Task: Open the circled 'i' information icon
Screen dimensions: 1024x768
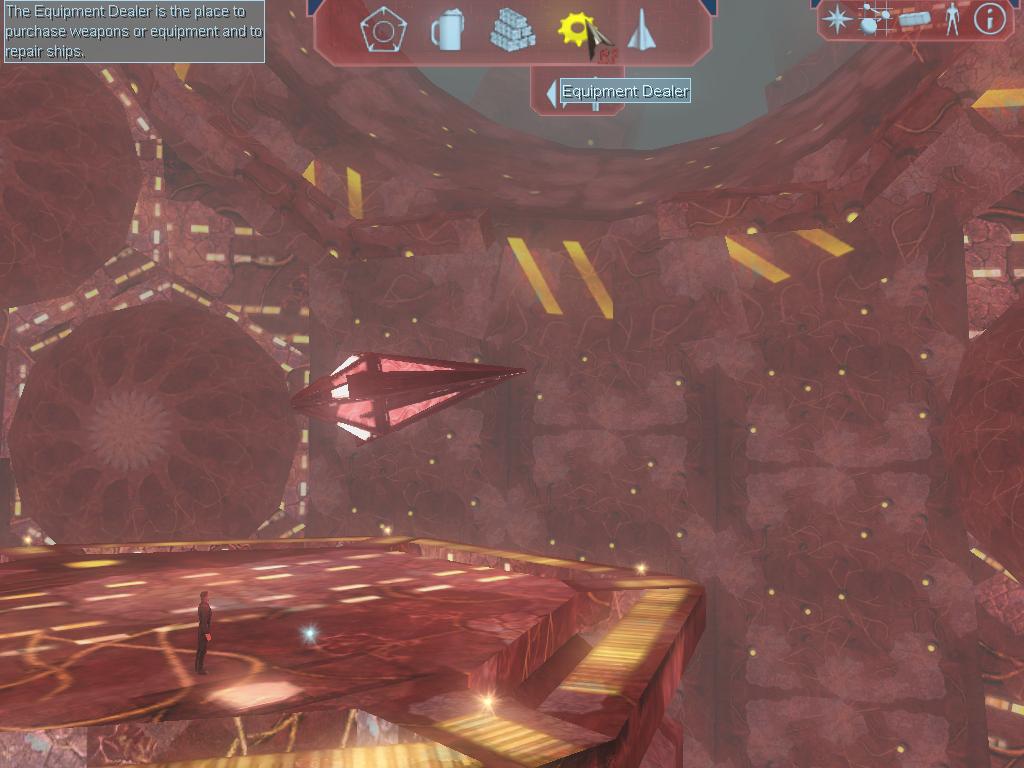Action: tap(989, 18)
